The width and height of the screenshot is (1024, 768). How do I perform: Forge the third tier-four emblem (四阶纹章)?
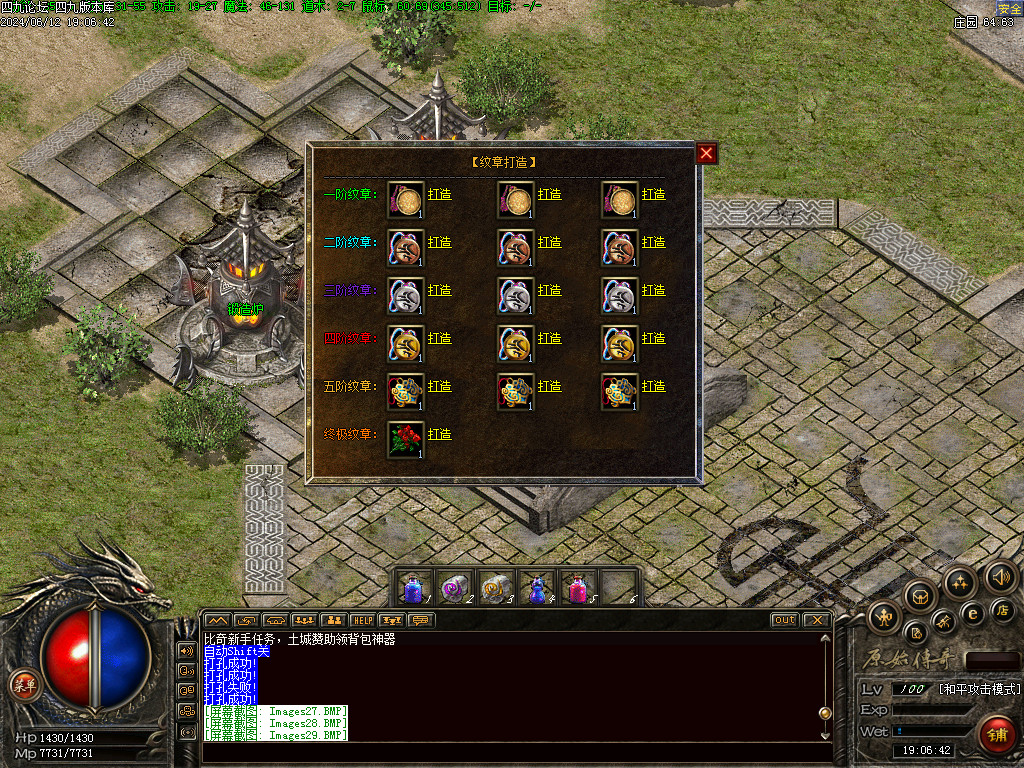tap(653, 338)
